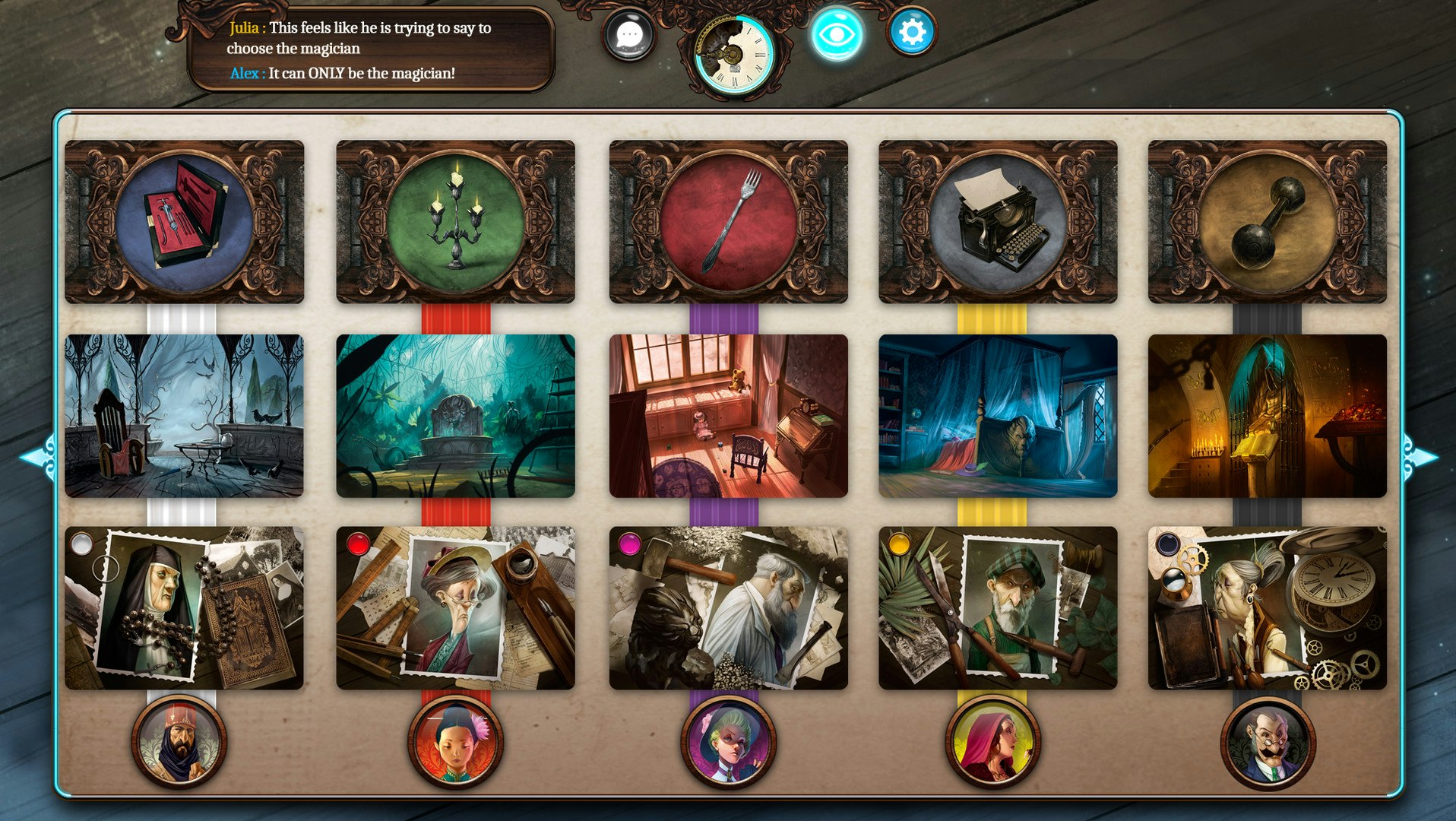Screen dimensions: 1456x821
Task: Select the blonde woman psychic avatar
Action: click(727, 743)
